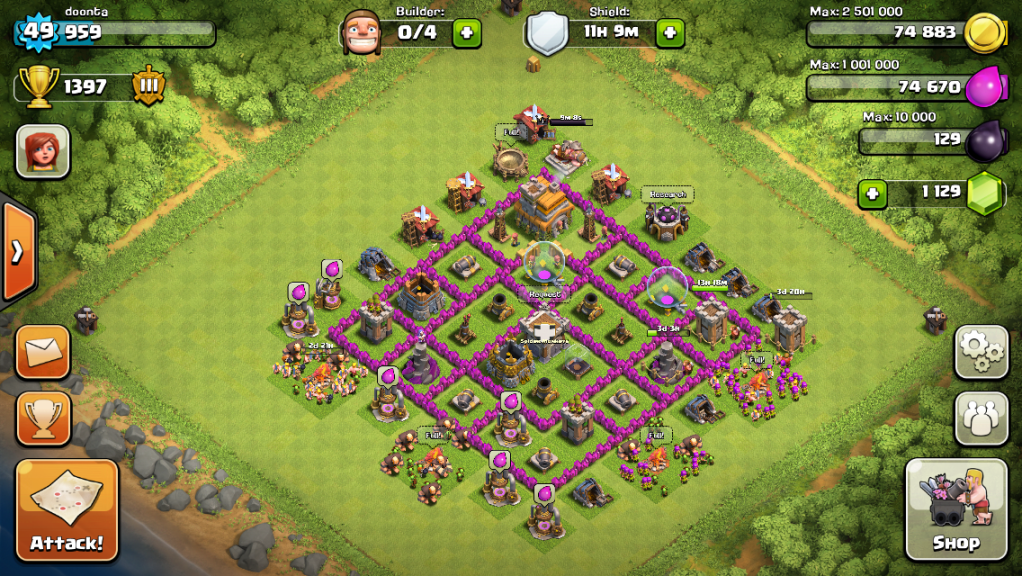The width and height of the screenshot is (1022, 576).
Task: Open the settings gears button
Action: [981, 351]
